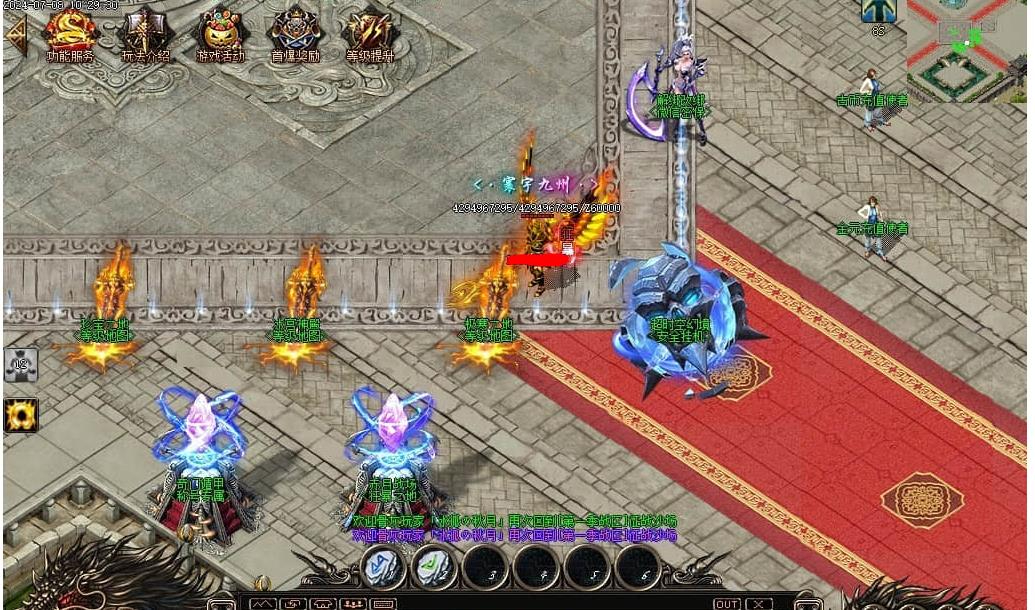Viewport: 1035px width, 610px height.
Task: Click the gray icon marked 12 on left
Action: pos(20,365)
